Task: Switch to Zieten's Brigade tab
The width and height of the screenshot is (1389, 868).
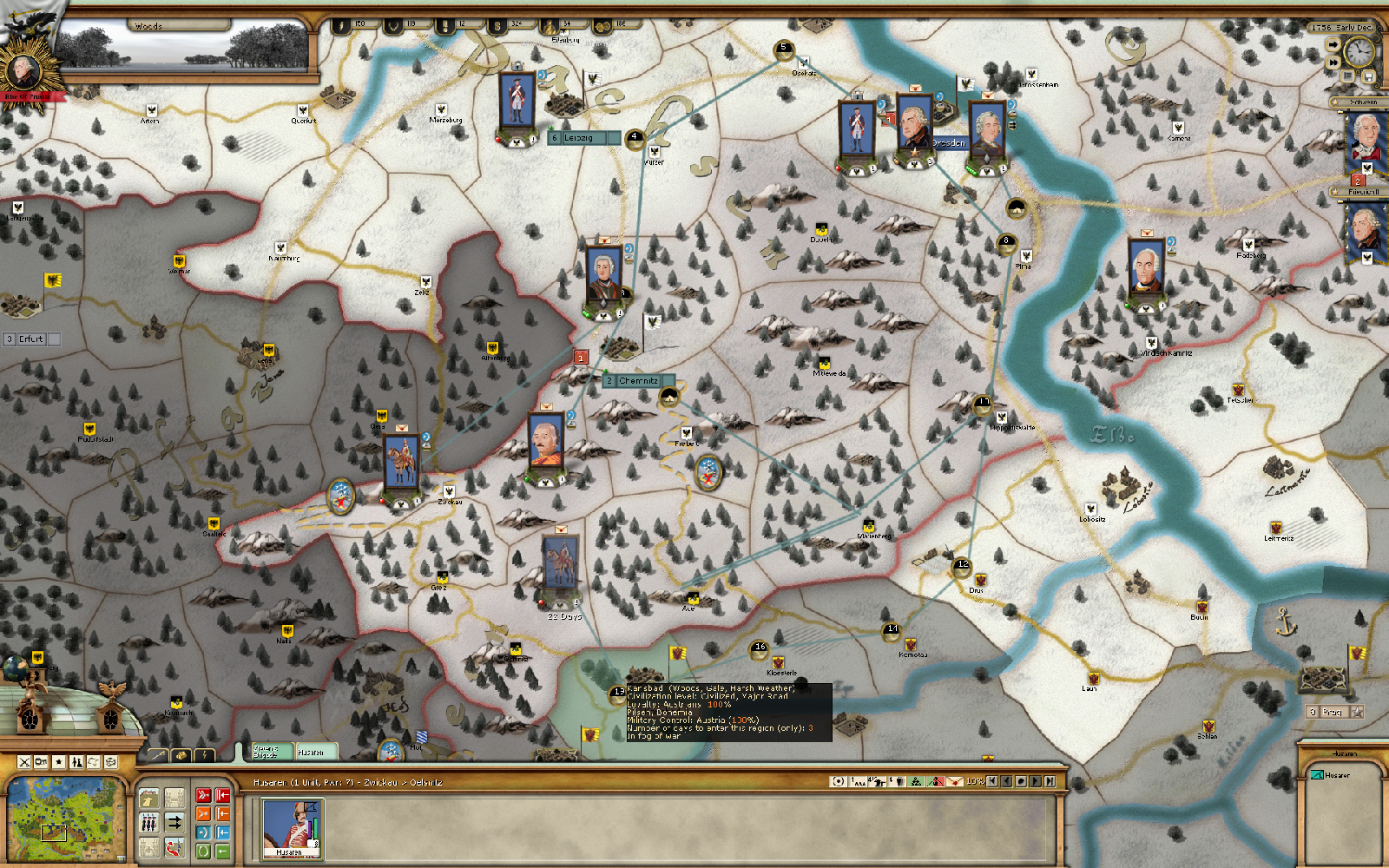Action: tap(267, 752)
